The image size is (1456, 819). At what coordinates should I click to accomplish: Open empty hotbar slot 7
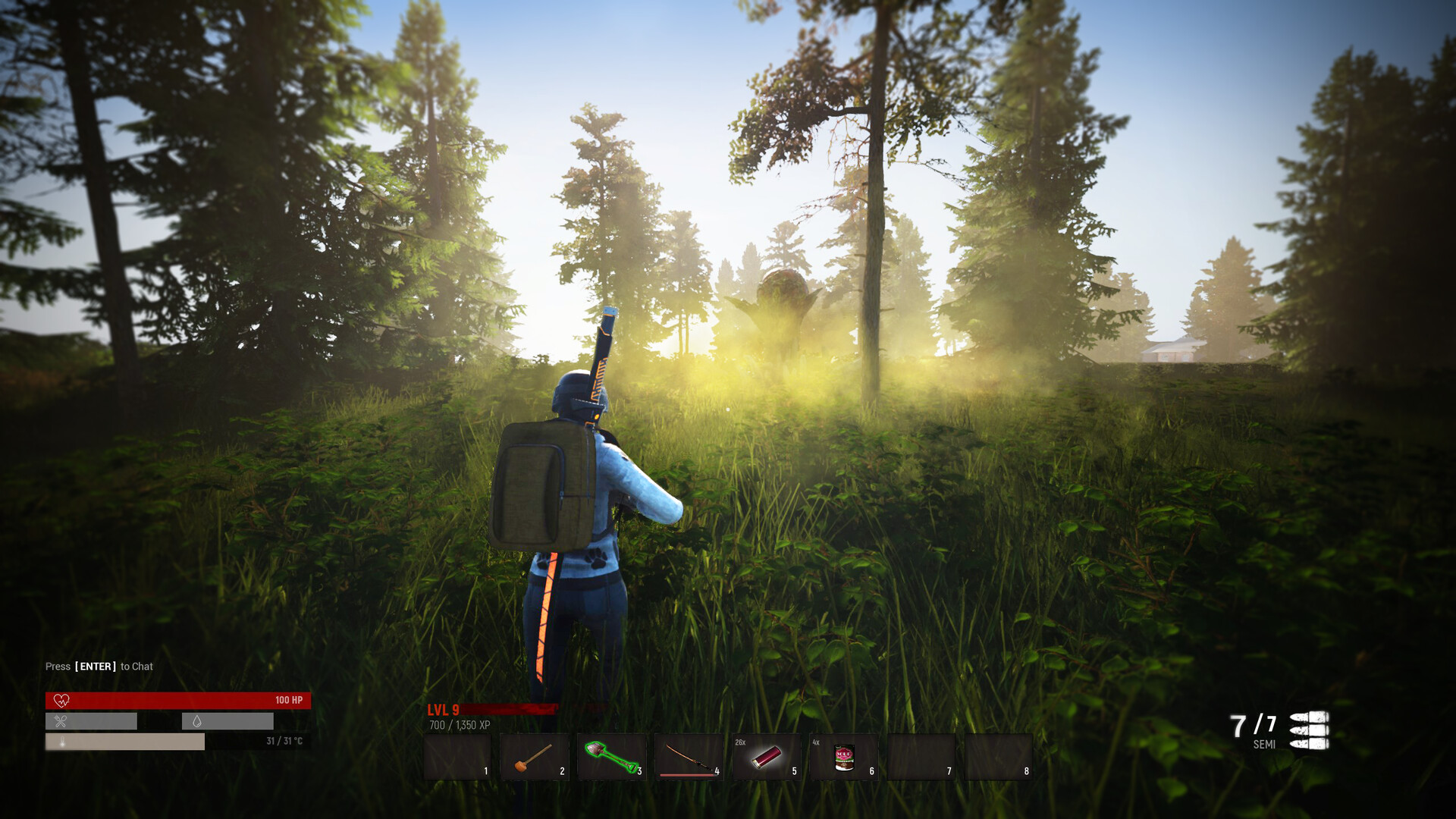coord(921,757)
